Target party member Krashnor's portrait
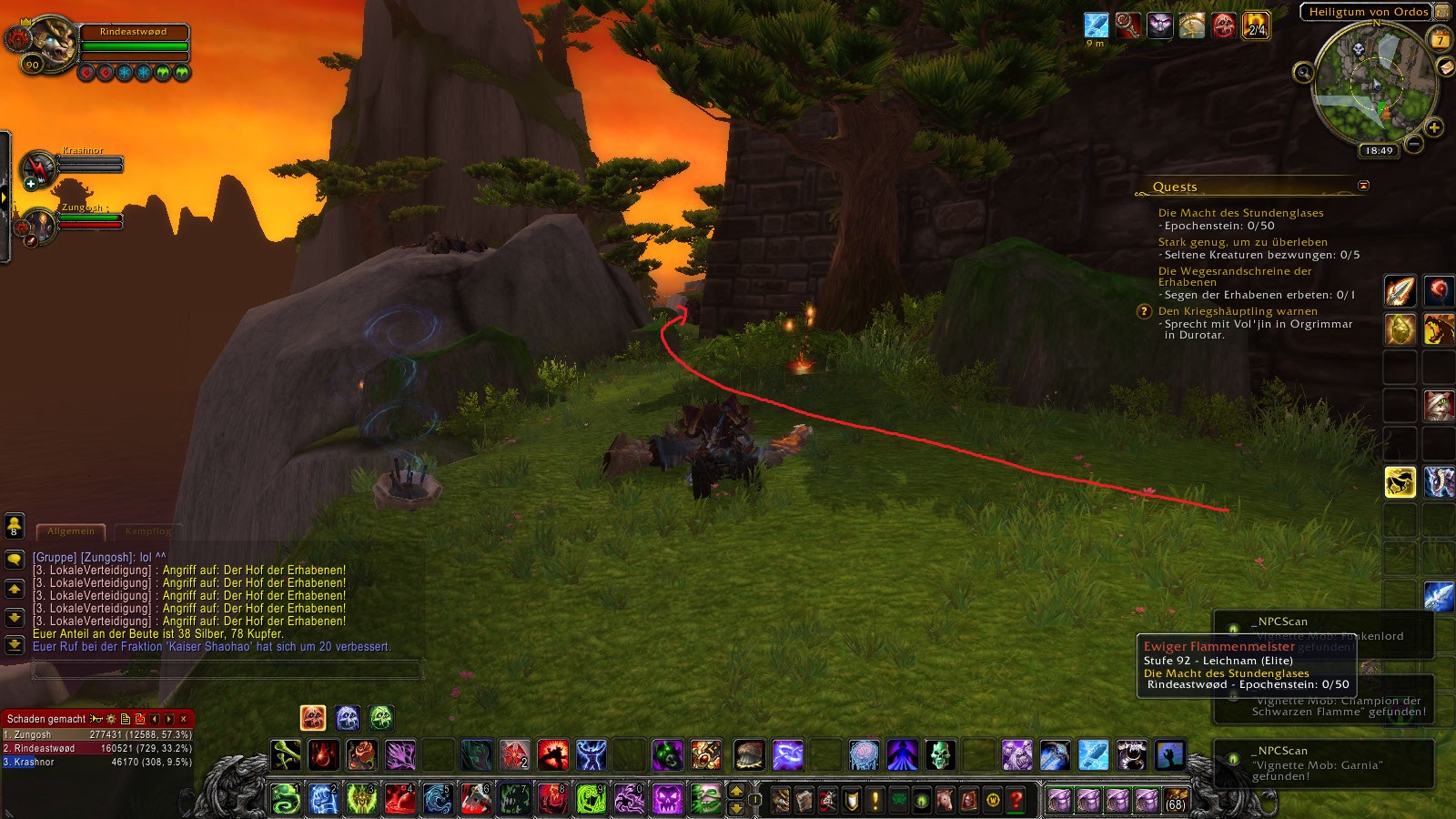 [x=38, y=167]
